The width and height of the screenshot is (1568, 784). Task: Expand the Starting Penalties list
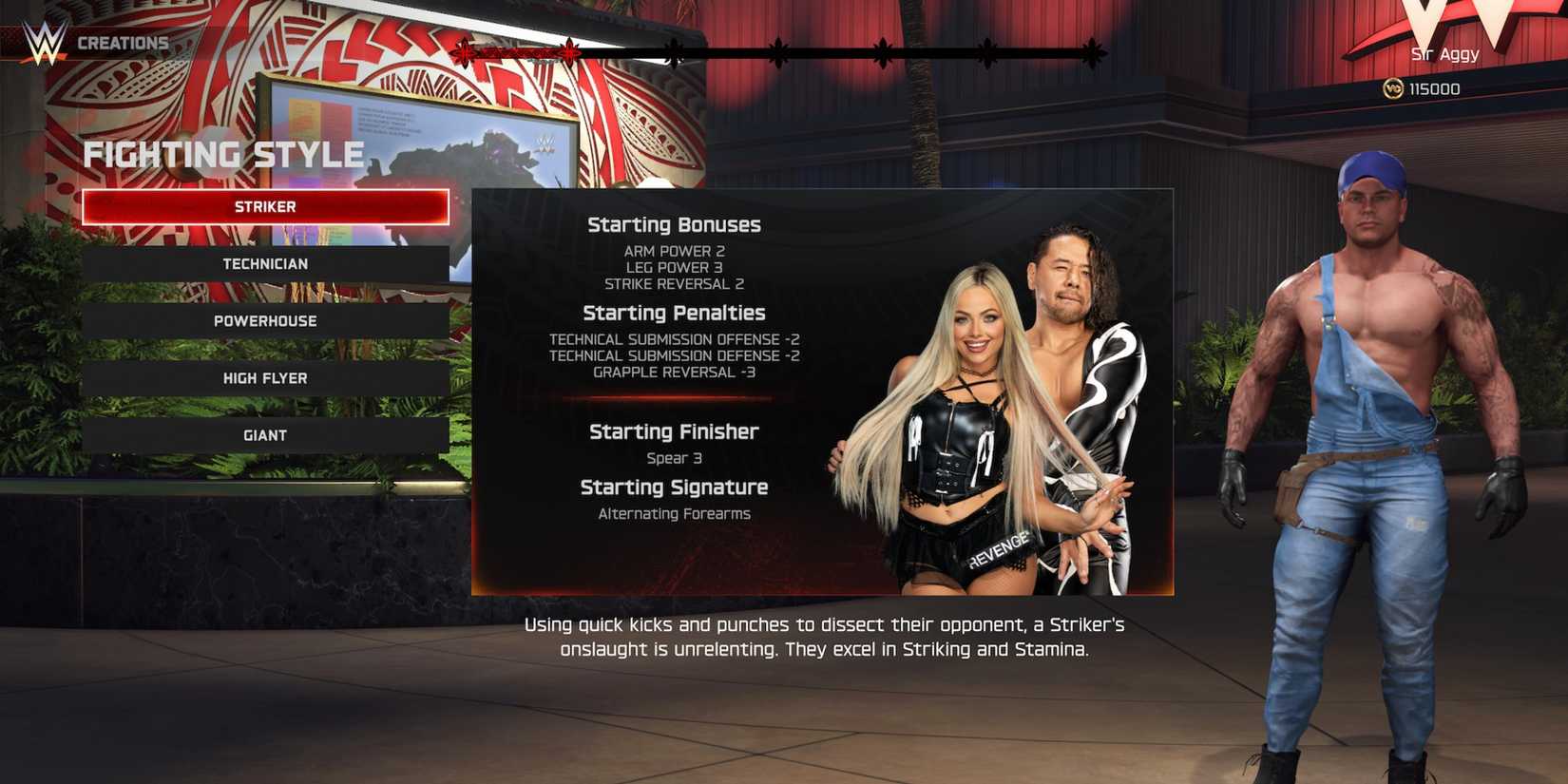pos(675,312)
